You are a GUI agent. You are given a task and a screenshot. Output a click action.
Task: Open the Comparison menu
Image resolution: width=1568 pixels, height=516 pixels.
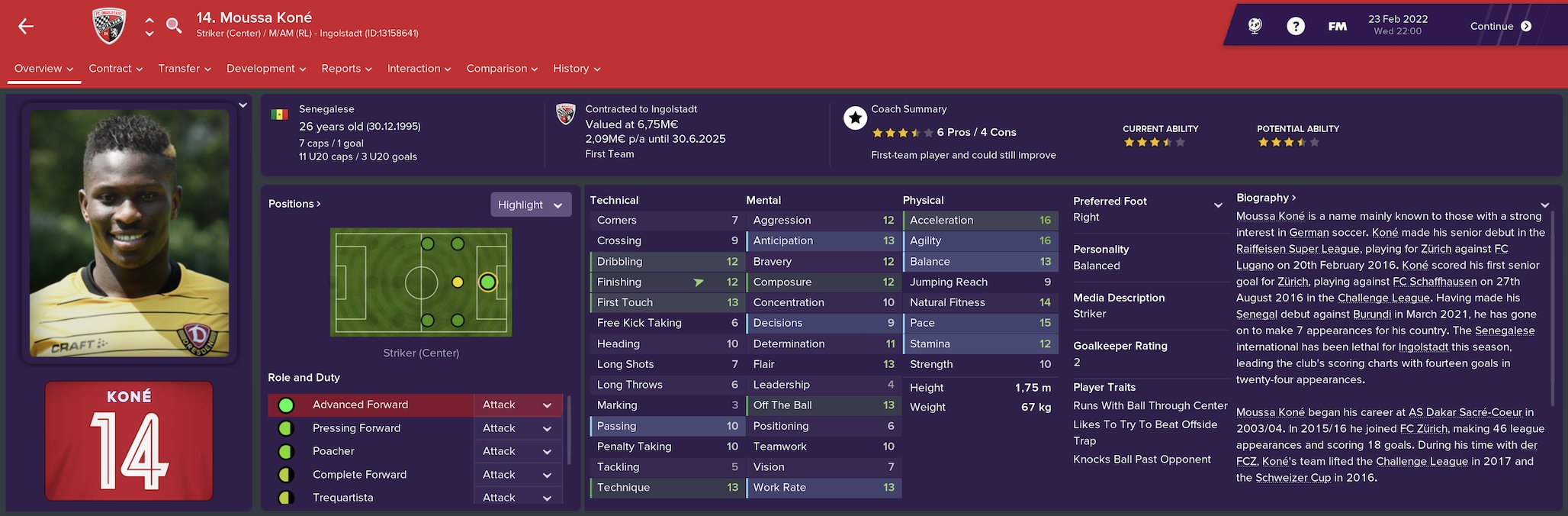coord(502,69)
